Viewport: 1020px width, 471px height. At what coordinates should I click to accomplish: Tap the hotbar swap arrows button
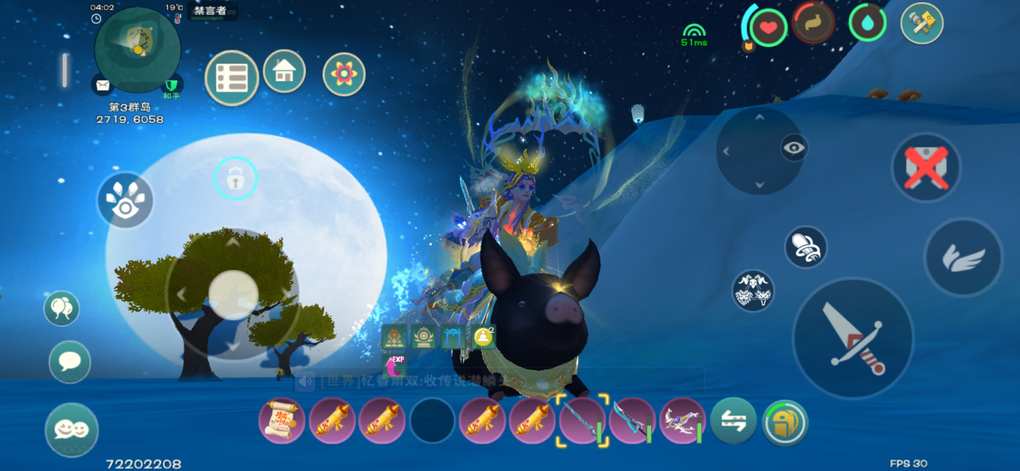click(735, 422)
